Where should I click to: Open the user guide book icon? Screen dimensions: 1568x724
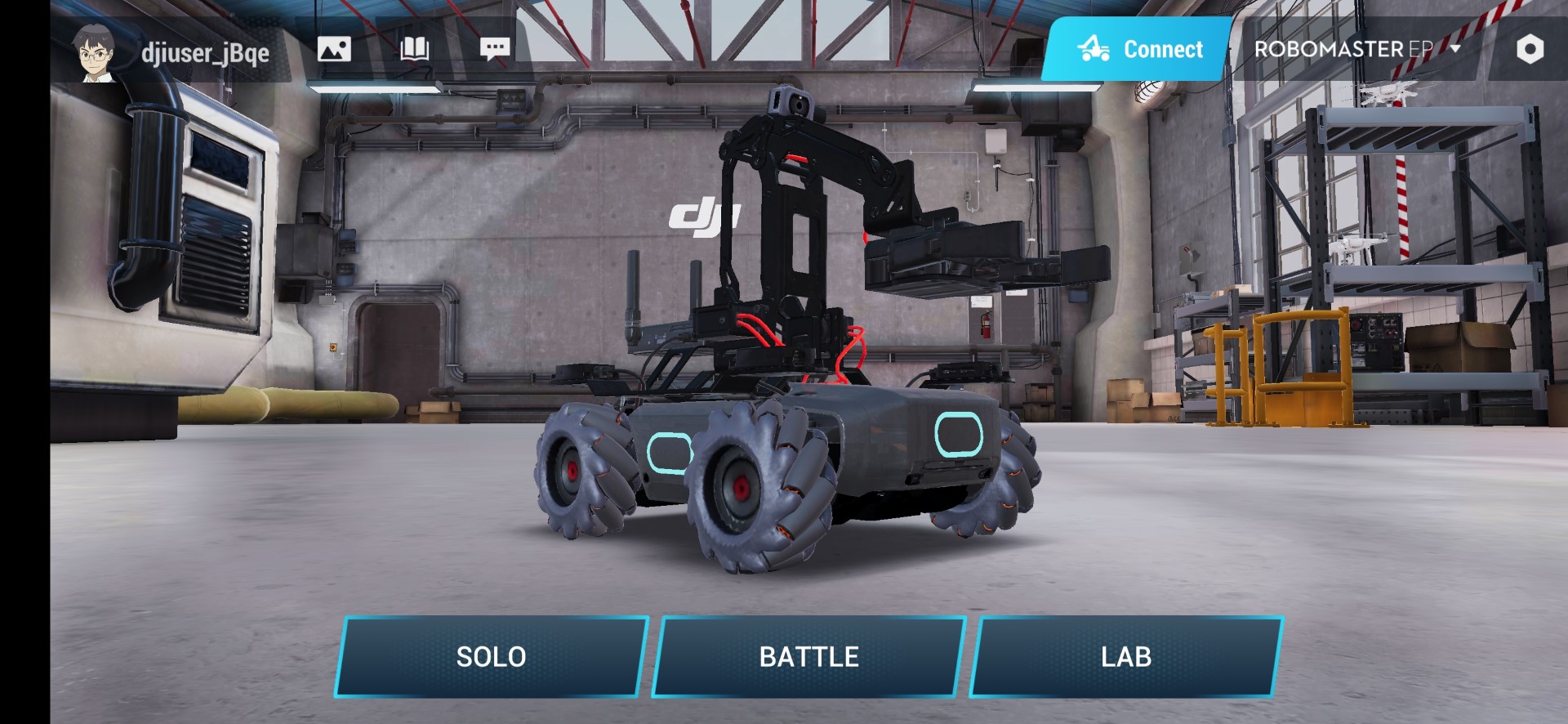pos(413,49)
